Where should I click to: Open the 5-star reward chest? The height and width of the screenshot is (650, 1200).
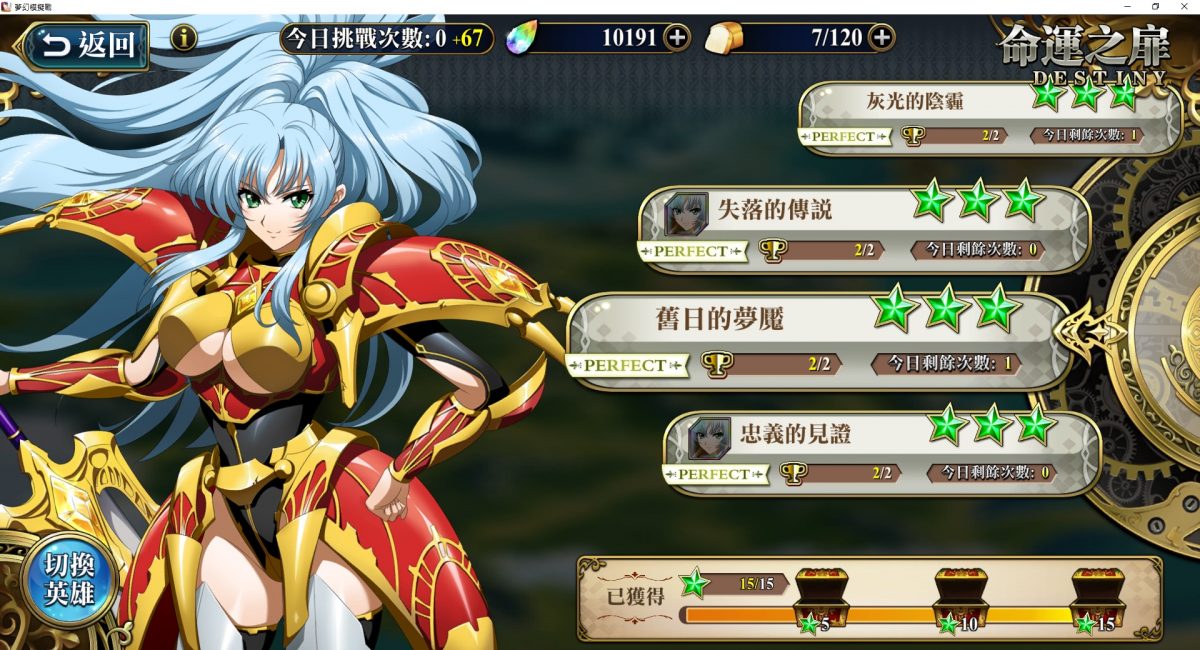tap(820, 596)
